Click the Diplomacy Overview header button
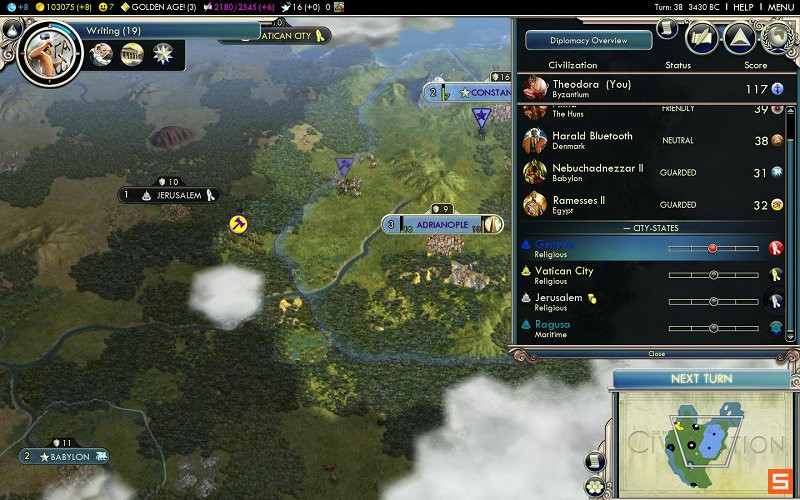The width and height of the screenshot is (800, 500). point(588,41)
